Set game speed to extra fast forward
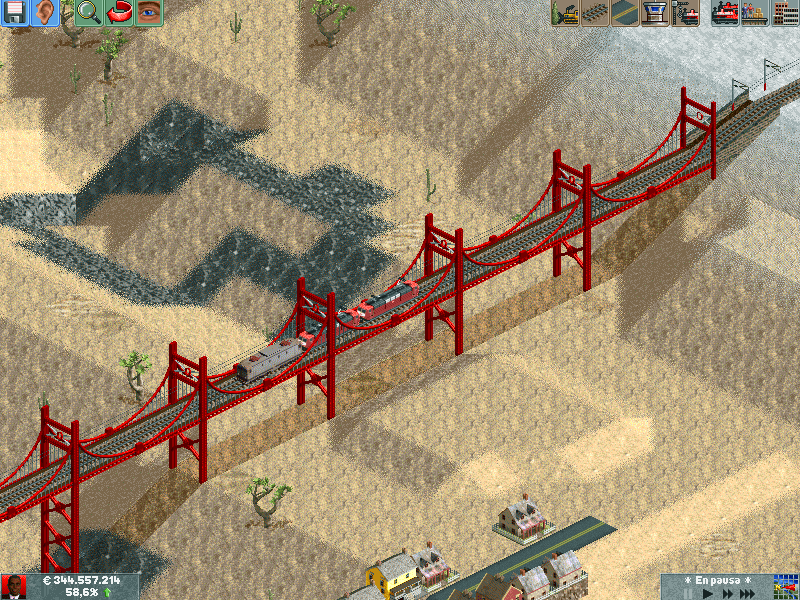Screen dimensions: 800x600 click(x=748, y=593)
